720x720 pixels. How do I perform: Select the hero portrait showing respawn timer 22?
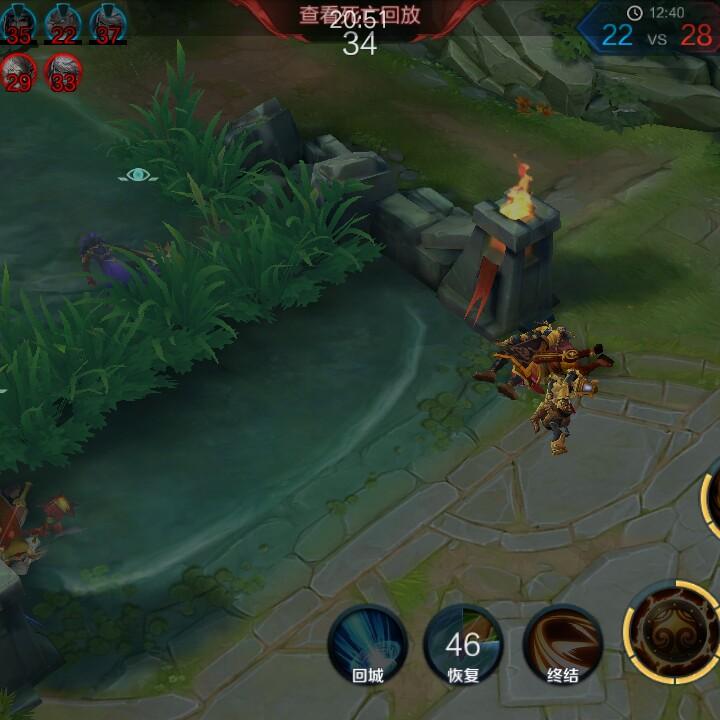click(x=63, y=23)
